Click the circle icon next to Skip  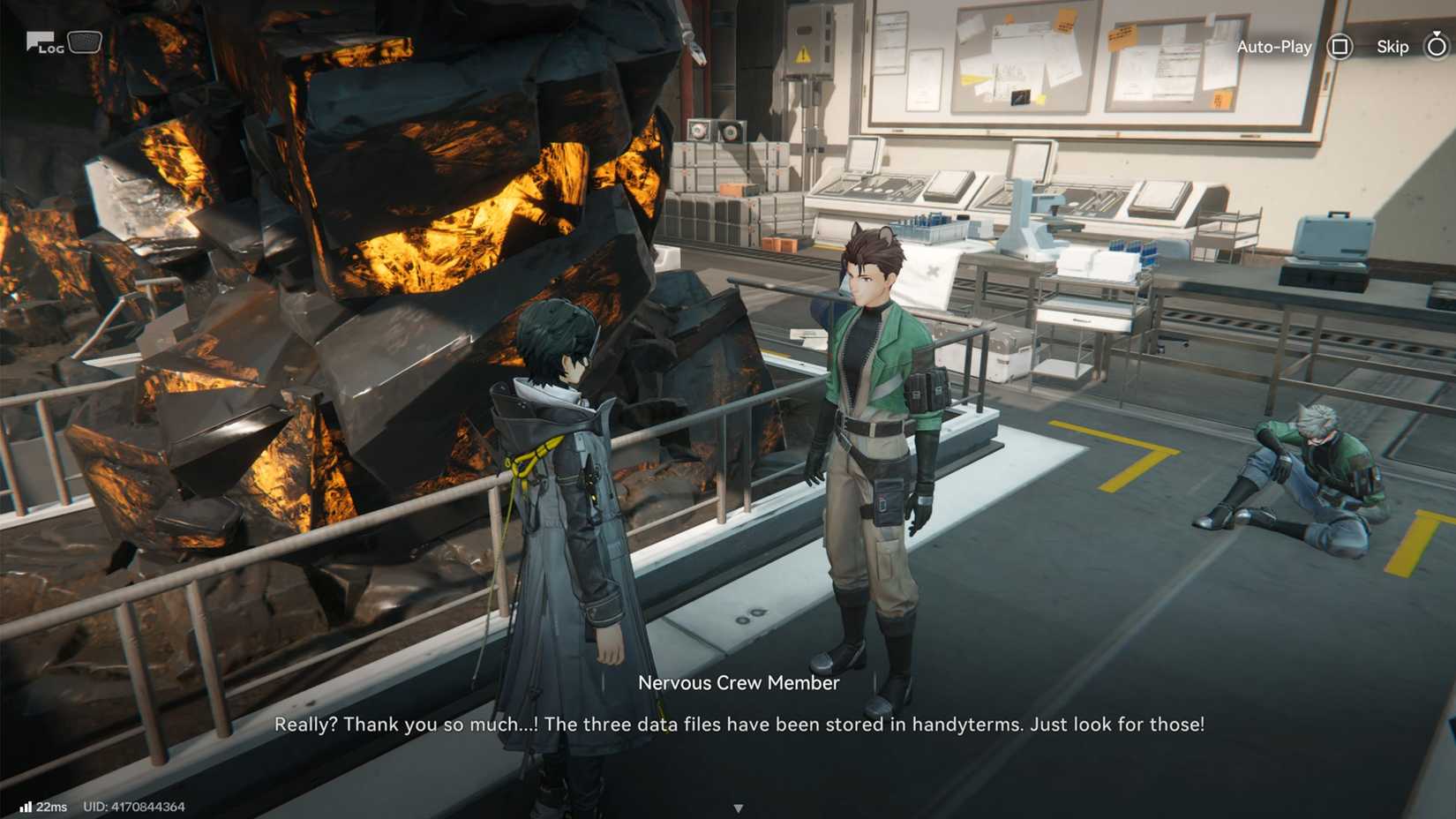point(1437,47)
